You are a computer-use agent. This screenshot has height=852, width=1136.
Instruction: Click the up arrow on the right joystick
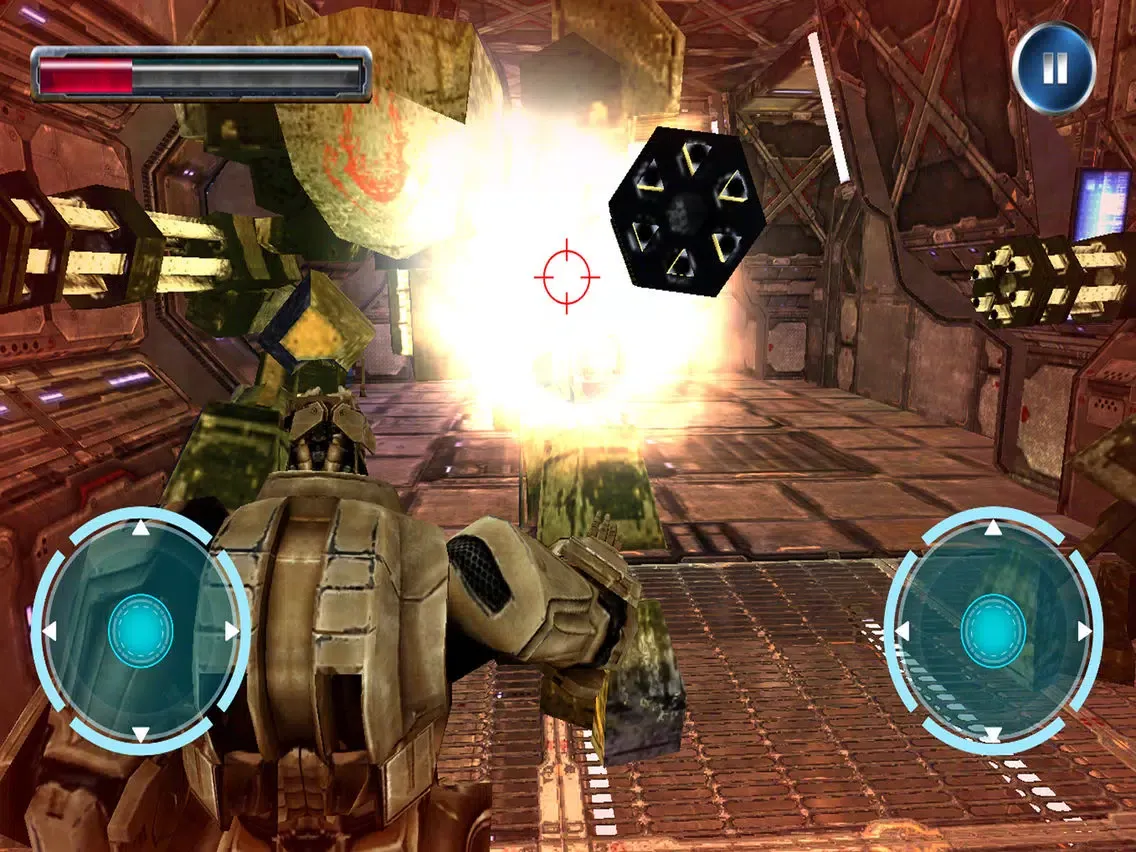click(x=993, y=528)
